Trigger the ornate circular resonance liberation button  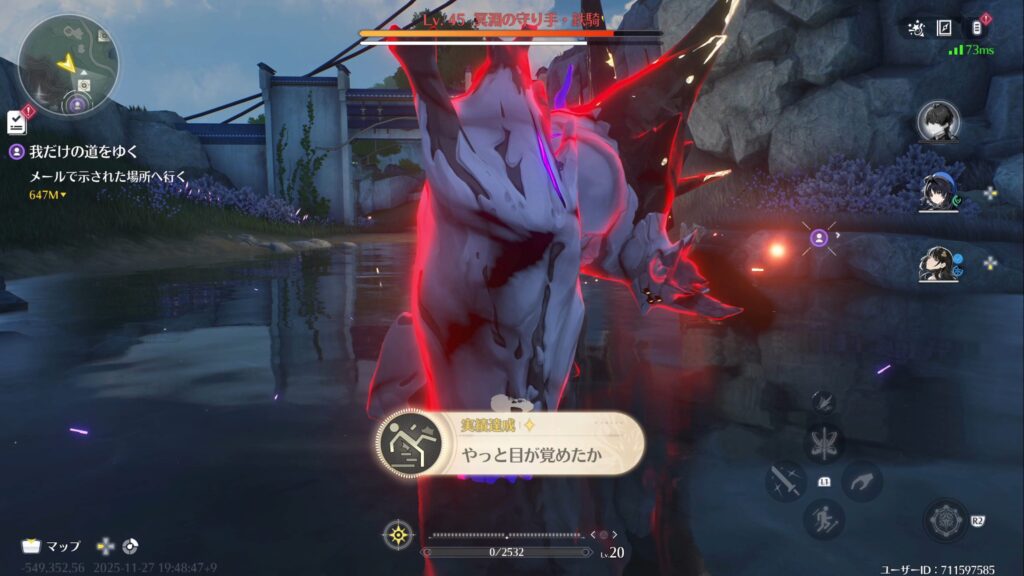(944, 521)
